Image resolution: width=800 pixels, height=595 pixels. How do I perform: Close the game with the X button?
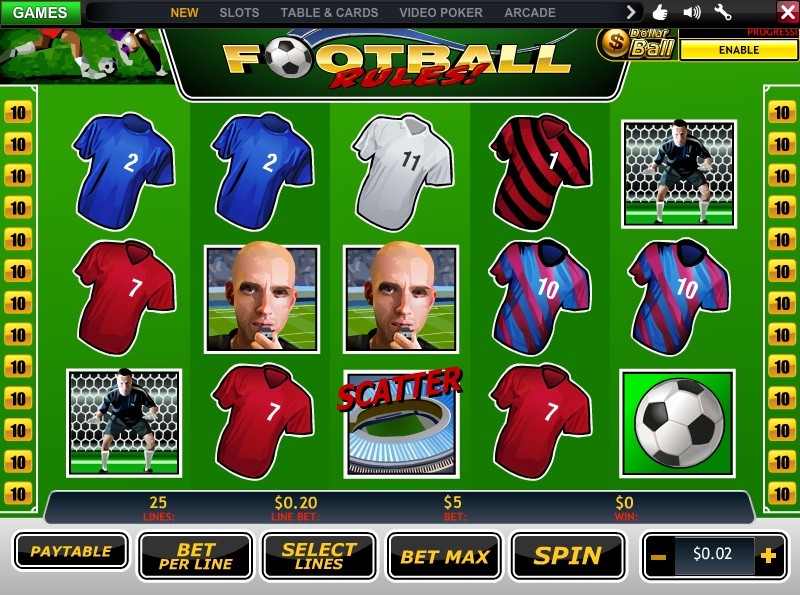(x=787, y=12)
